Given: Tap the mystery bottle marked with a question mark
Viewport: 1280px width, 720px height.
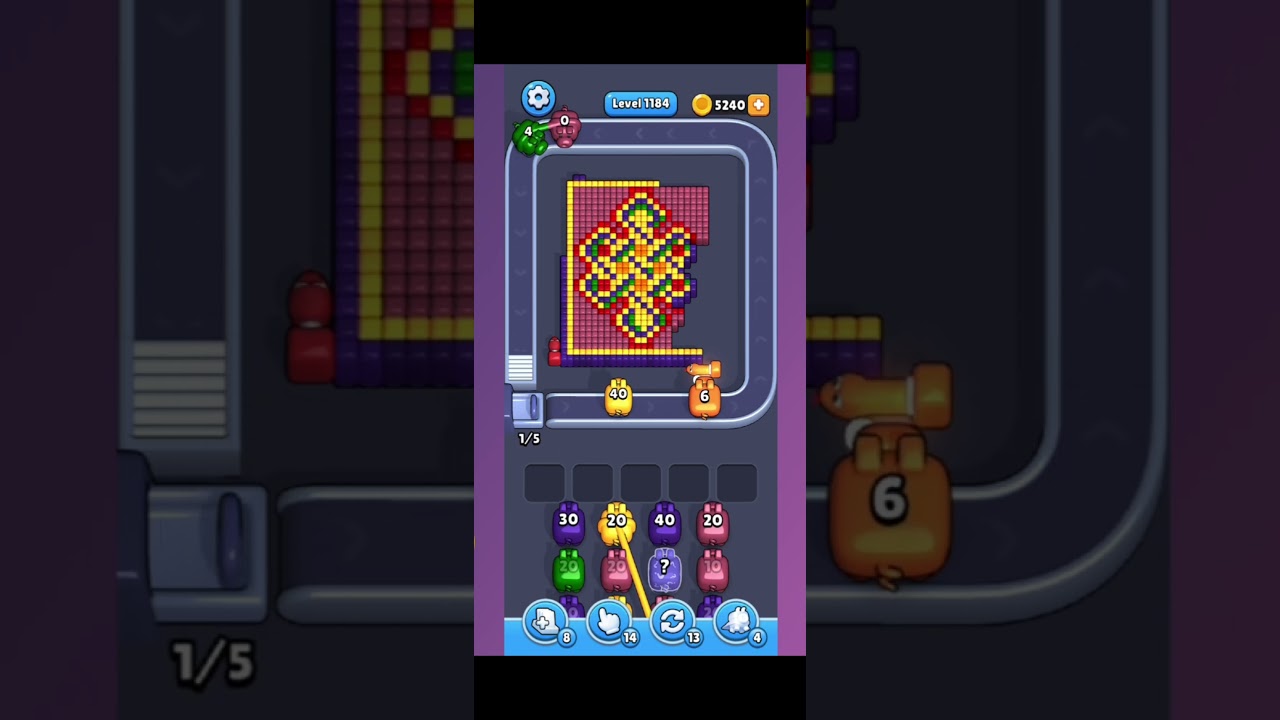Looking at the screenshot, I should click(664, 567).
